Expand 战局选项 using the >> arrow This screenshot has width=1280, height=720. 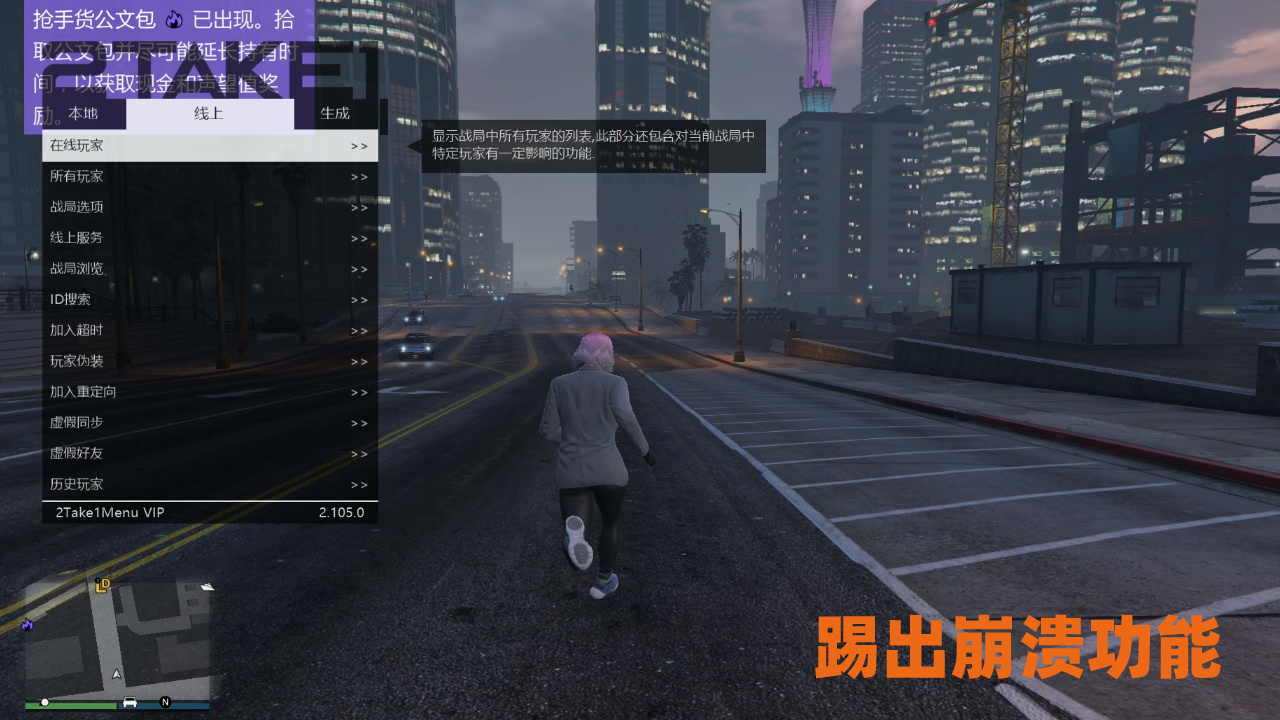click(x=359, y=207)
